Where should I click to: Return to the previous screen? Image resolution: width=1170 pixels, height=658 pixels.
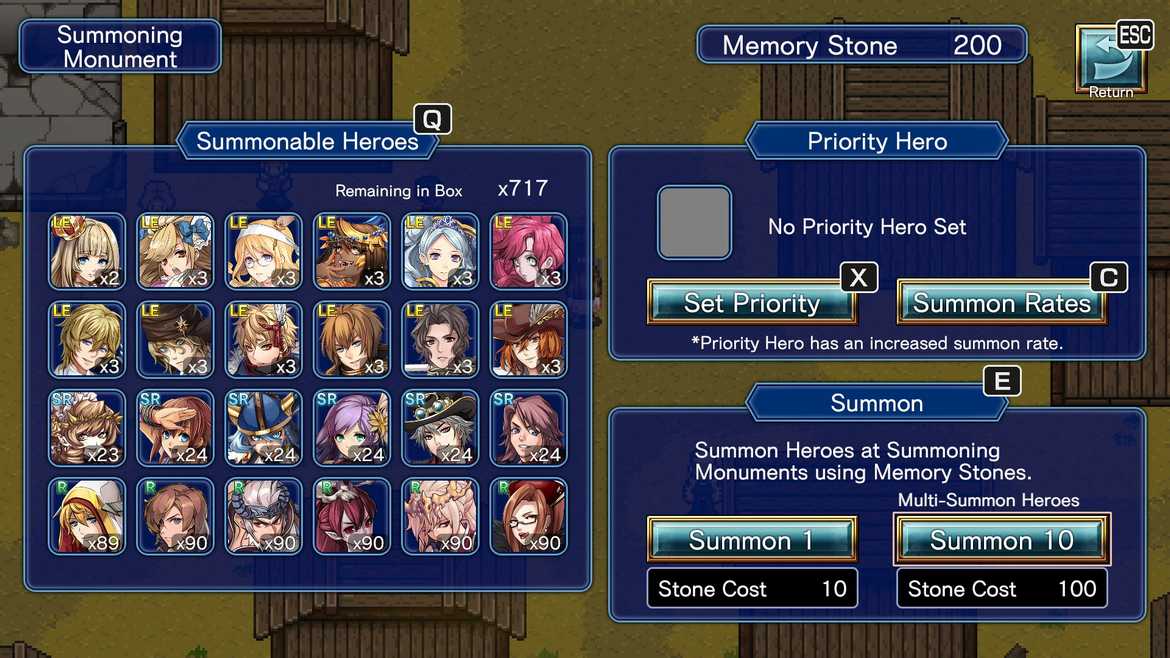click(x=1110, y=60)
